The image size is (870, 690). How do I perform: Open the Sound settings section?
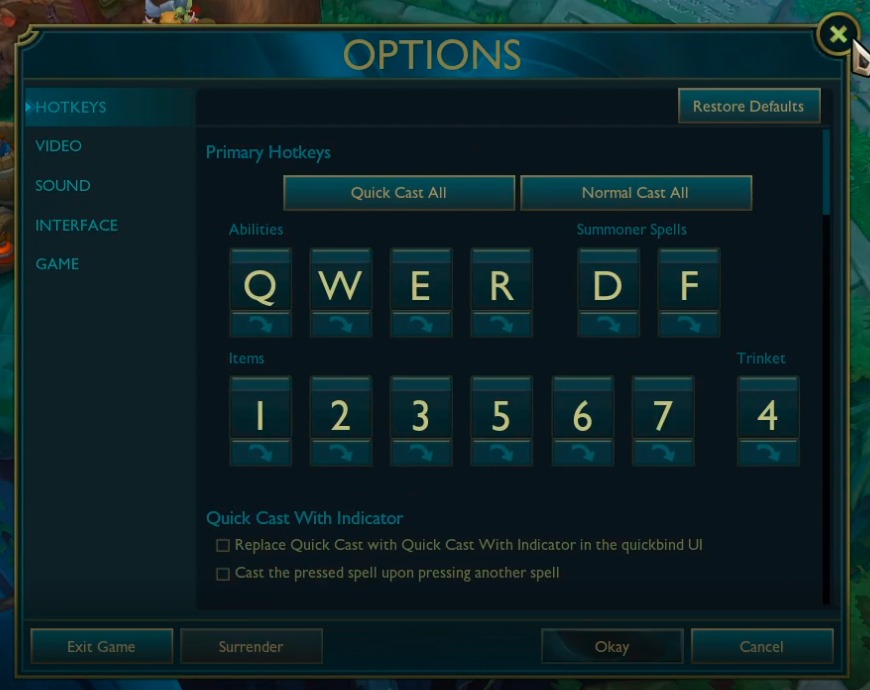coord(63,186)
